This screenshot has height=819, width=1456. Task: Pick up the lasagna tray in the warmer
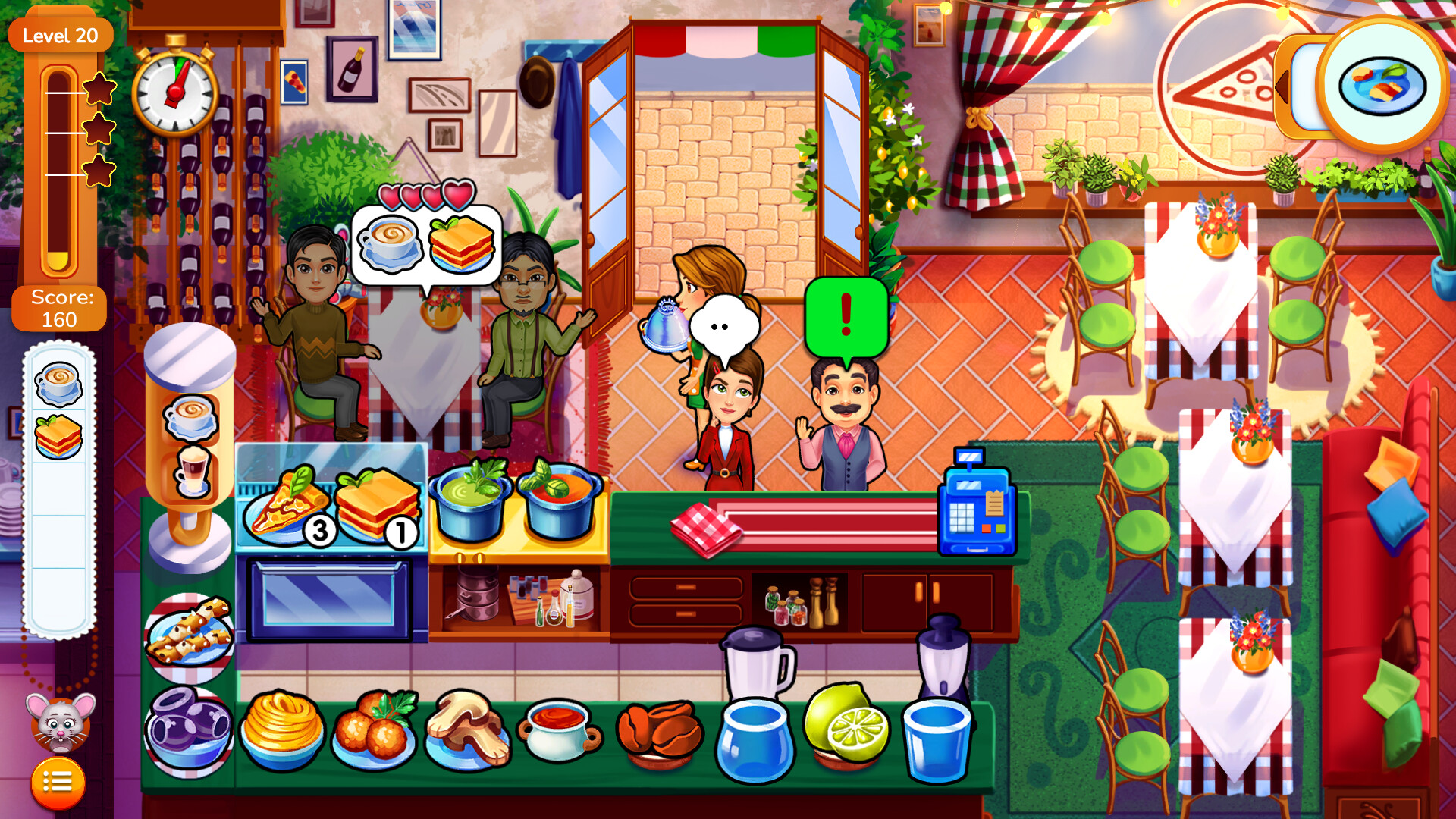pyautogui.click(x=375, y=500)
